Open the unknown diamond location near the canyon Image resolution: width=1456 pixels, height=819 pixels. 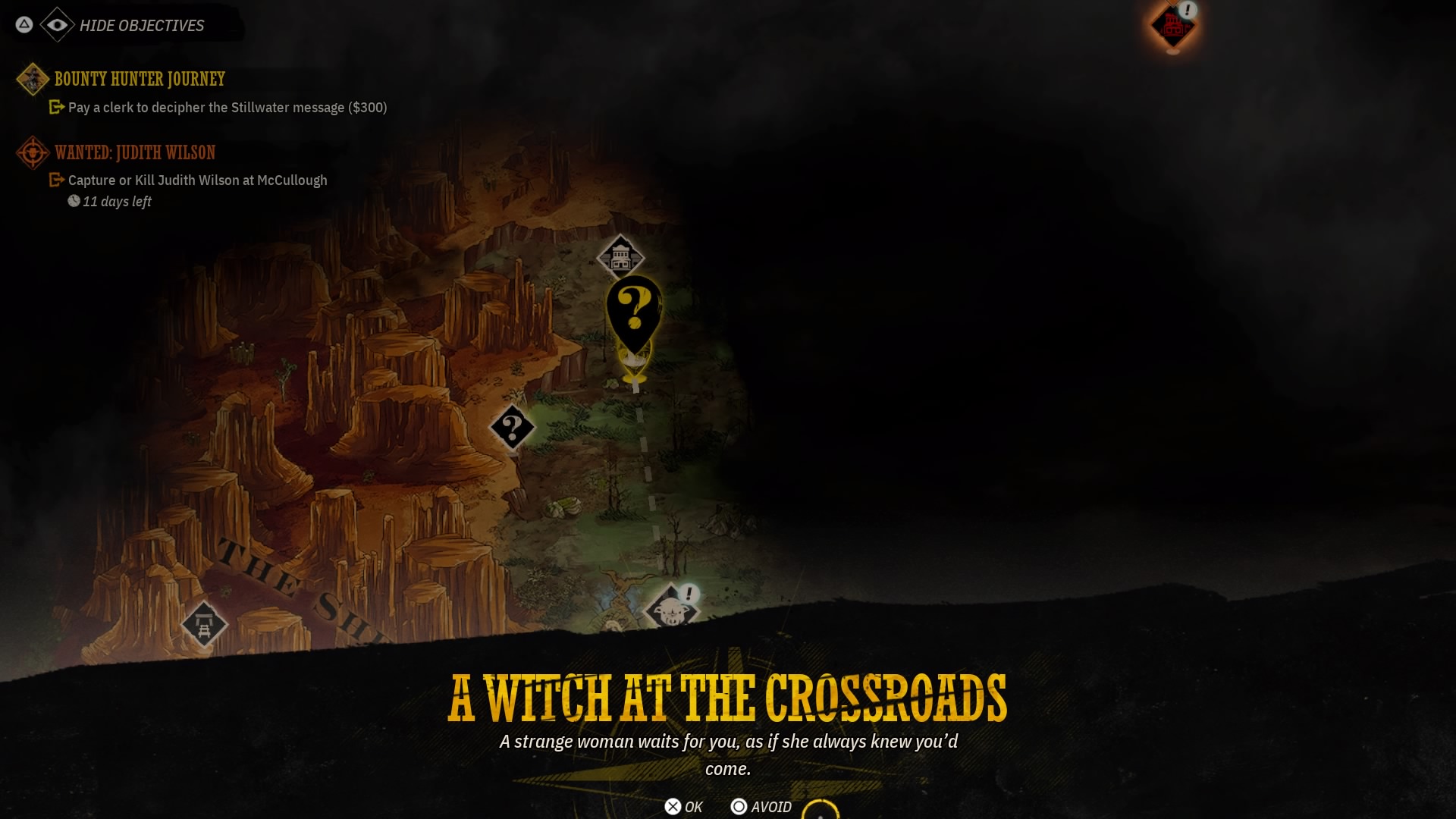[513, 428]
